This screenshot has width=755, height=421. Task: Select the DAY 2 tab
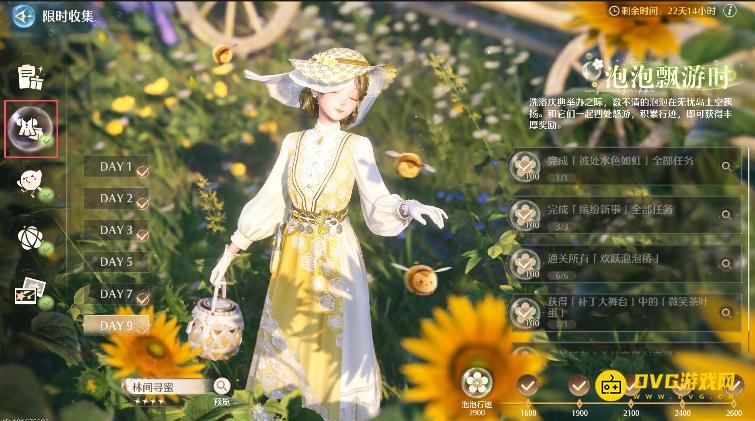pos(117,198)
